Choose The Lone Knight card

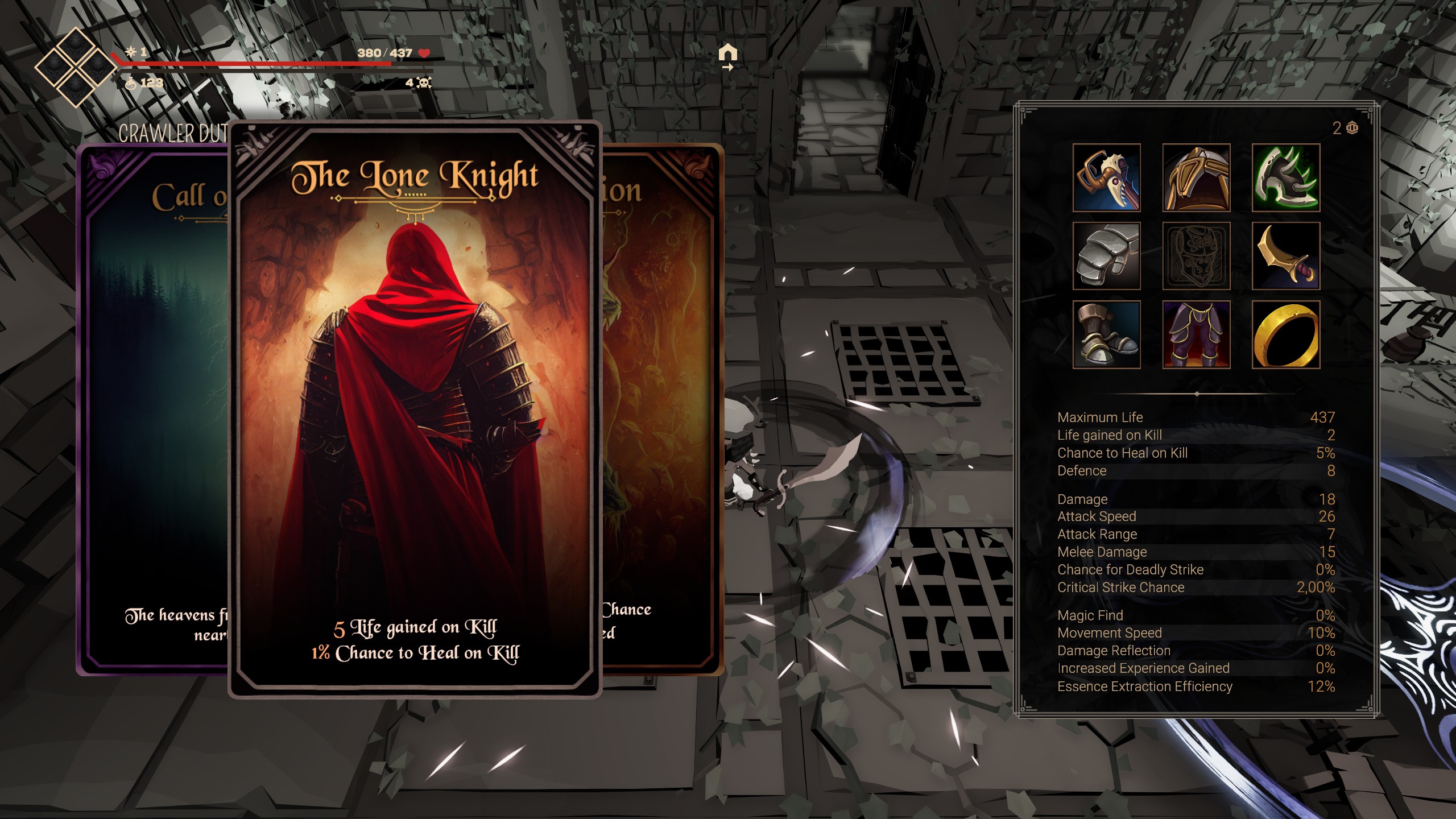coord(415,409)
